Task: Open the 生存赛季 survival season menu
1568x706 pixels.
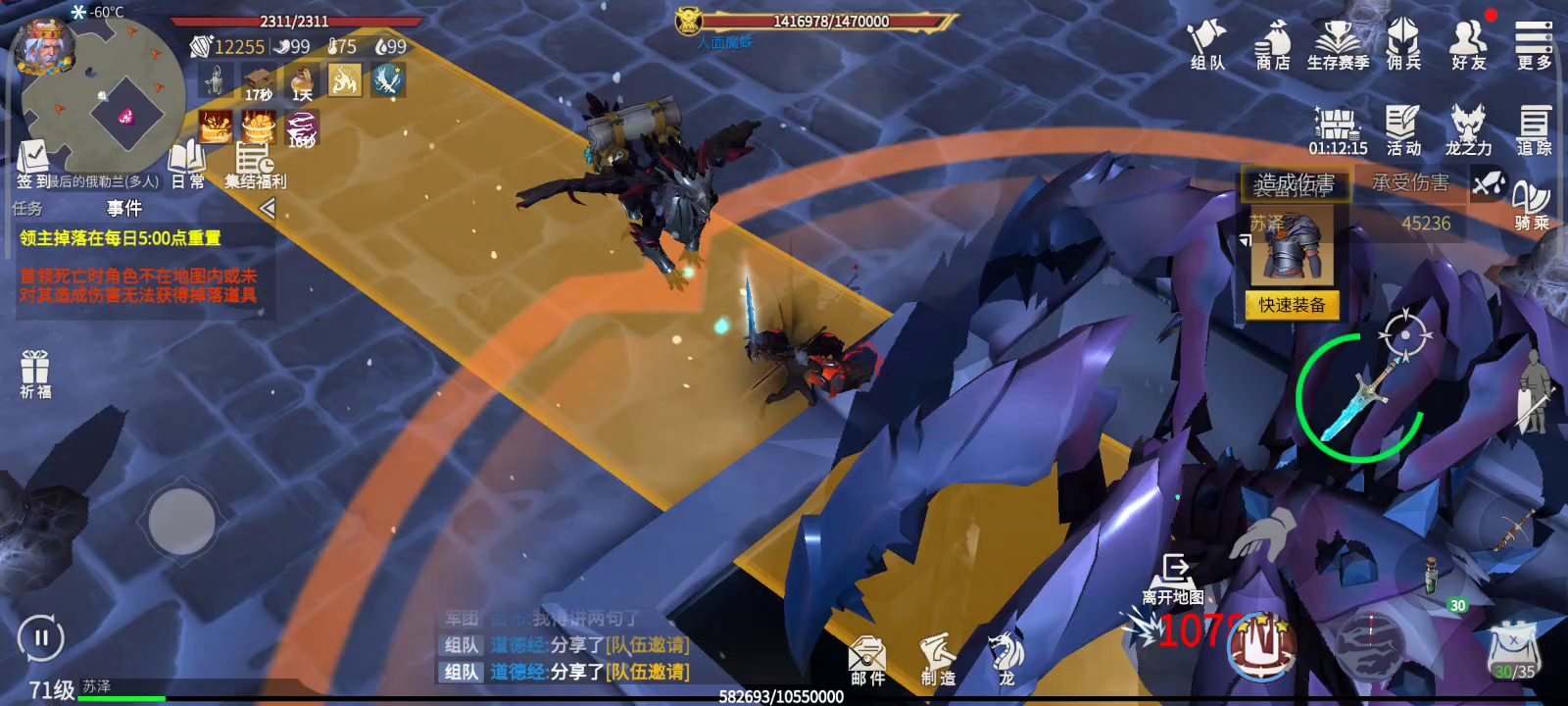Action: (1338, 45)
